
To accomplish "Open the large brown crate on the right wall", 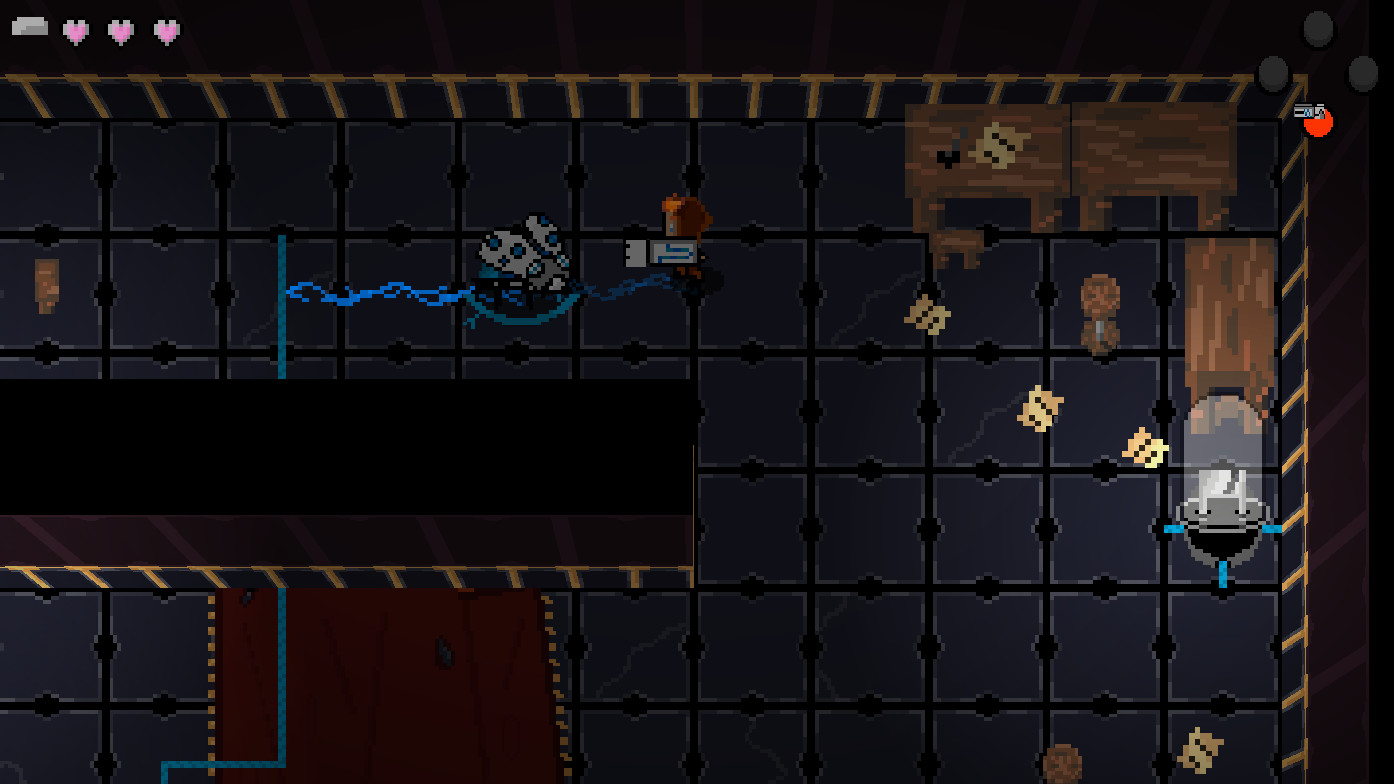I will pos(1230,310).
